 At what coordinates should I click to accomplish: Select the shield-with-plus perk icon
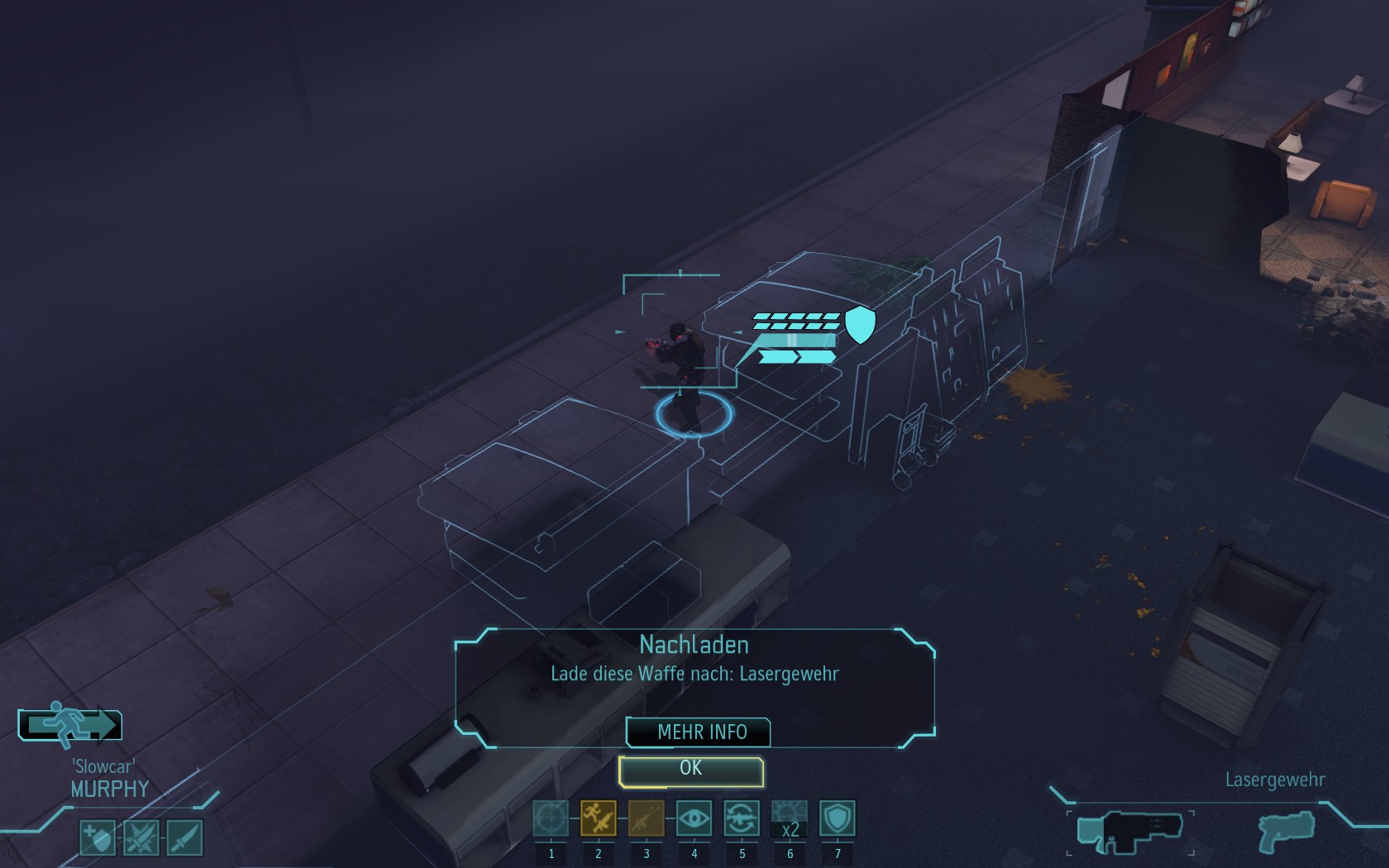click(98, 837)
